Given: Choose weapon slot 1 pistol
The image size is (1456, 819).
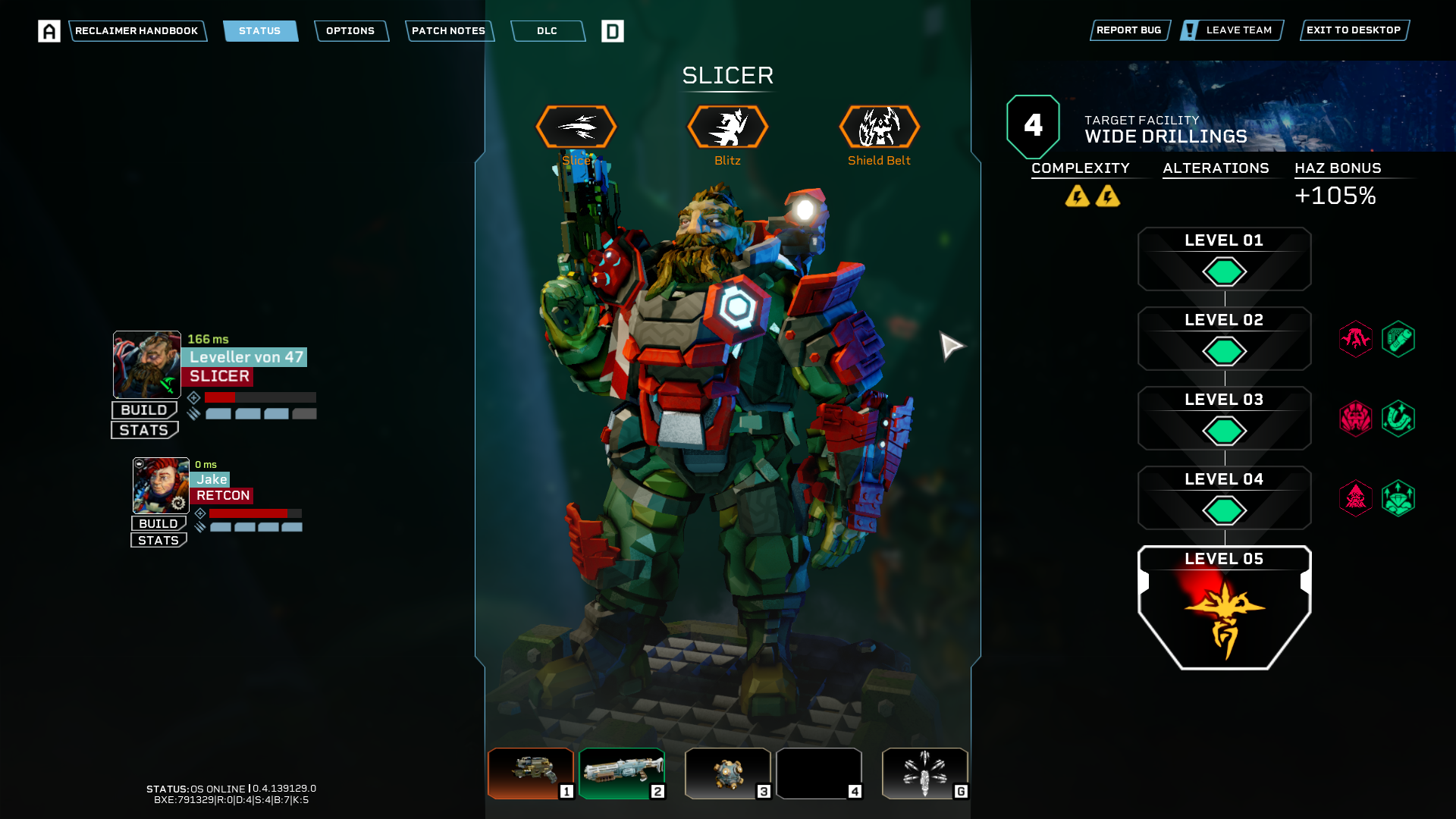Looking at the screenshot, I should click(x=530, y=773).
